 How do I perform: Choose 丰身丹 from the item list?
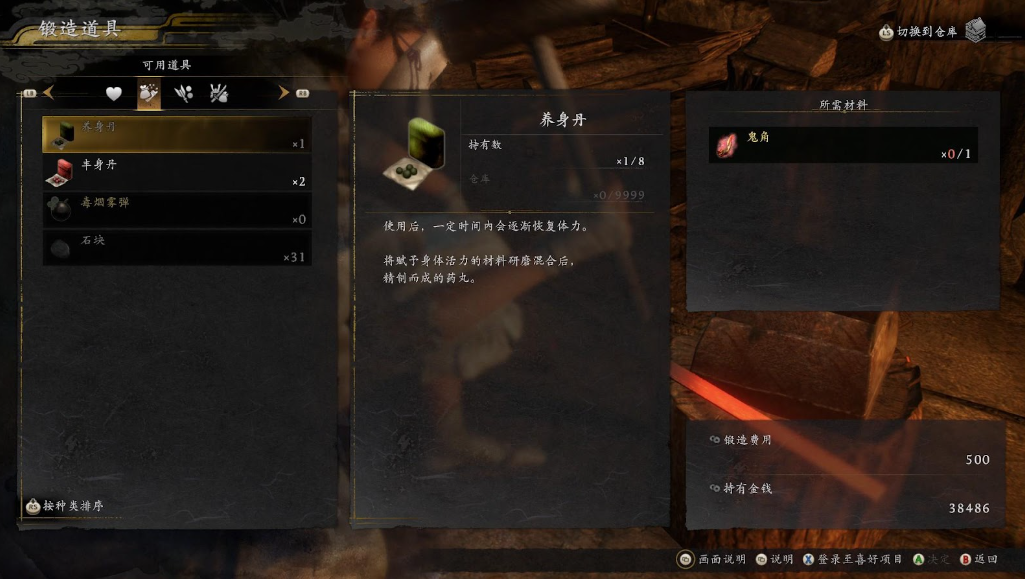176,172
